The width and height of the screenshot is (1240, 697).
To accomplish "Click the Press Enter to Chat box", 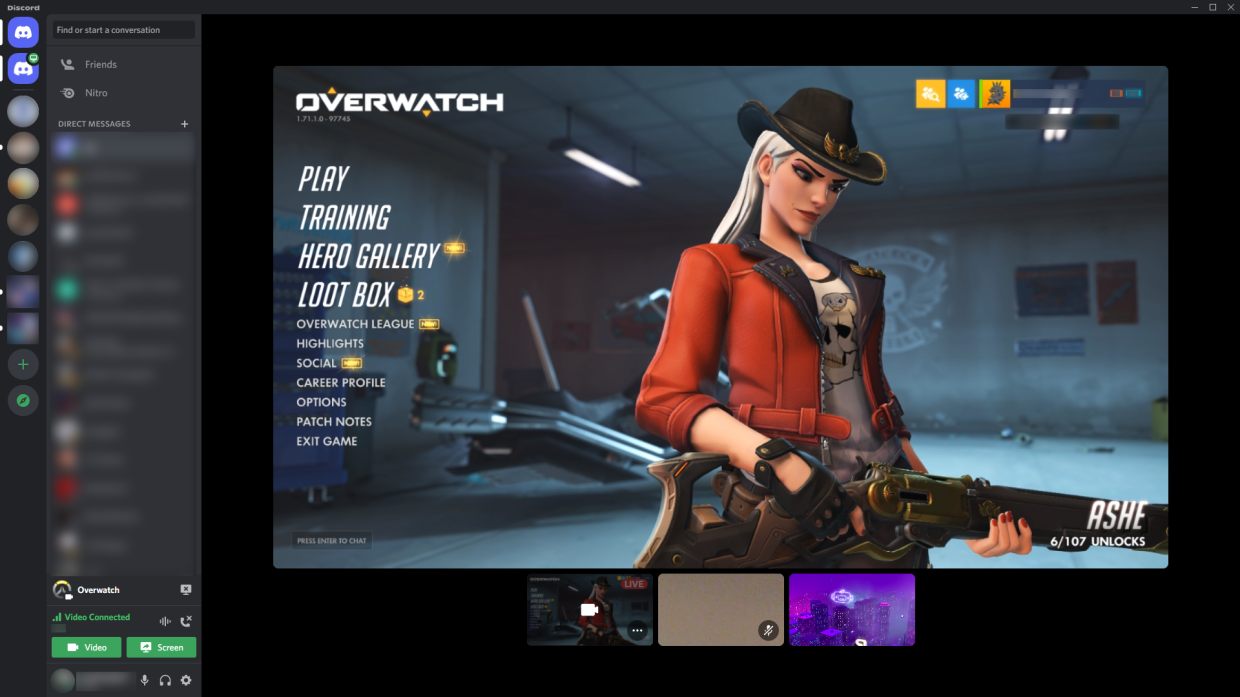I will 332,540.
